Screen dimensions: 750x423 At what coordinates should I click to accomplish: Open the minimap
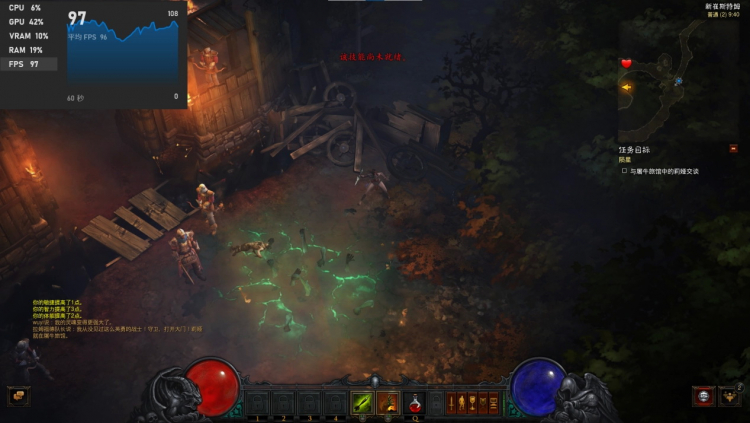(x=678, y=82)
